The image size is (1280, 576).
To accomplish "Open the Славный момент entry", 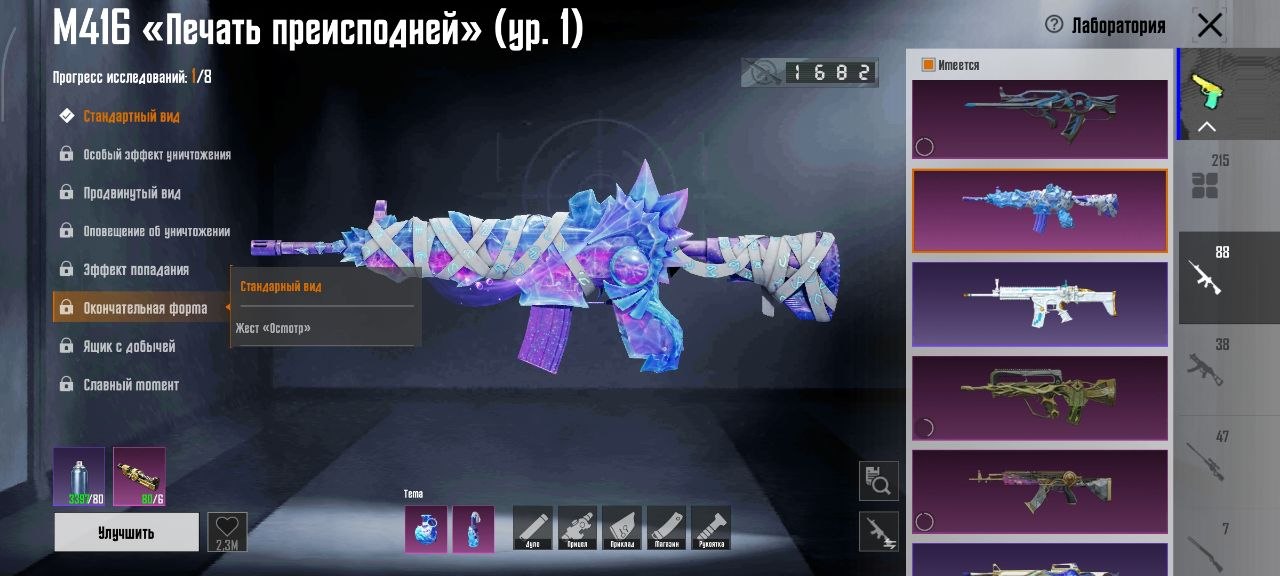I will [131, 385].
